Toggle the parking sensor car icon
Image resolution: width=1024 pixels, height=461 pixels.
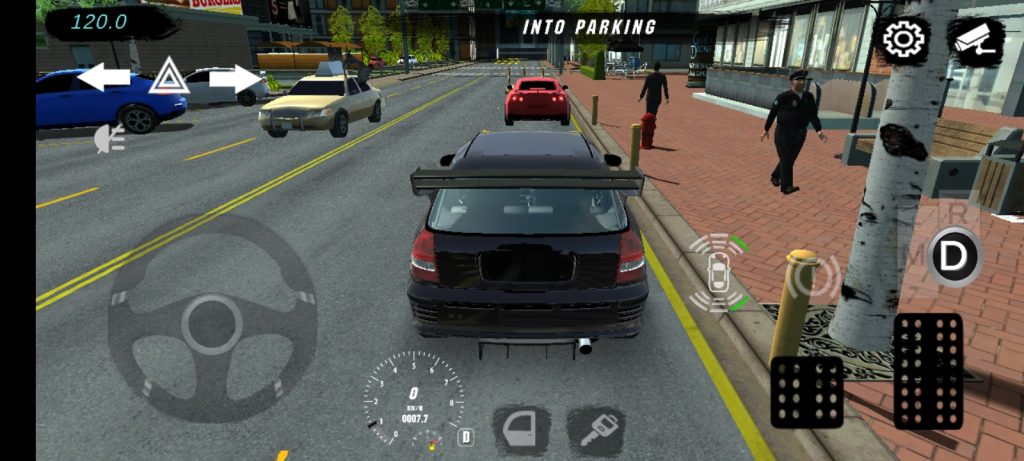pos(717,274)
